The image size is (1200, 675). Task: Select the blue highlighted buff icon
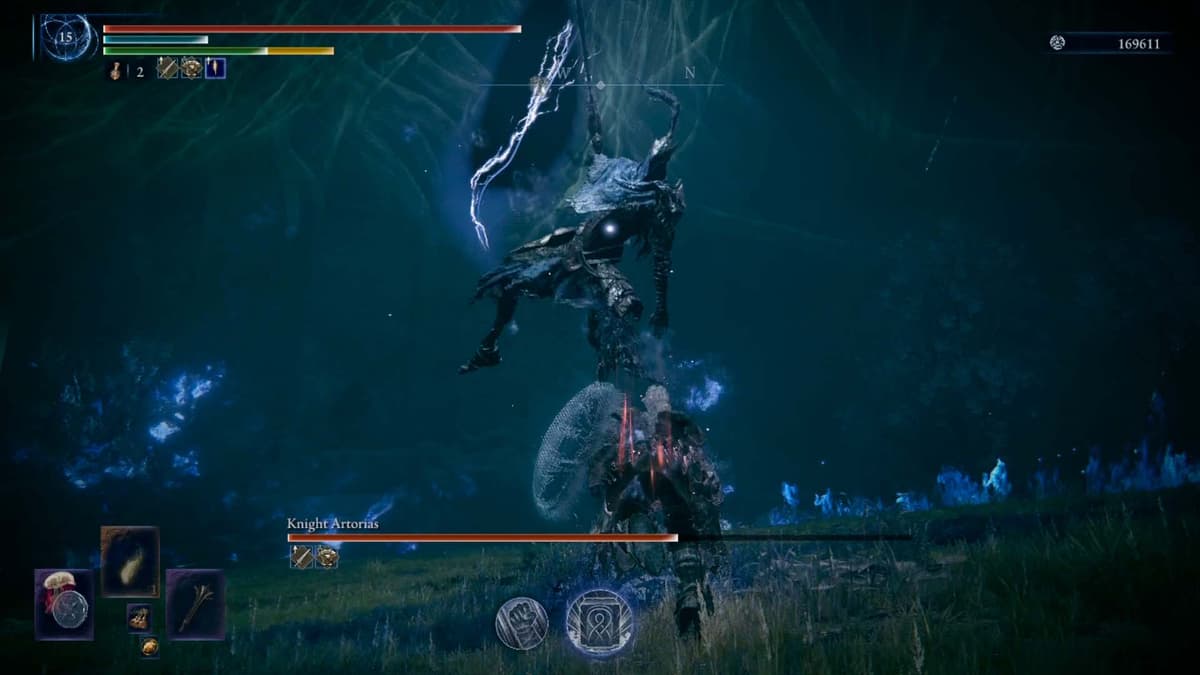pyautogui.click(x=215, y=68)
